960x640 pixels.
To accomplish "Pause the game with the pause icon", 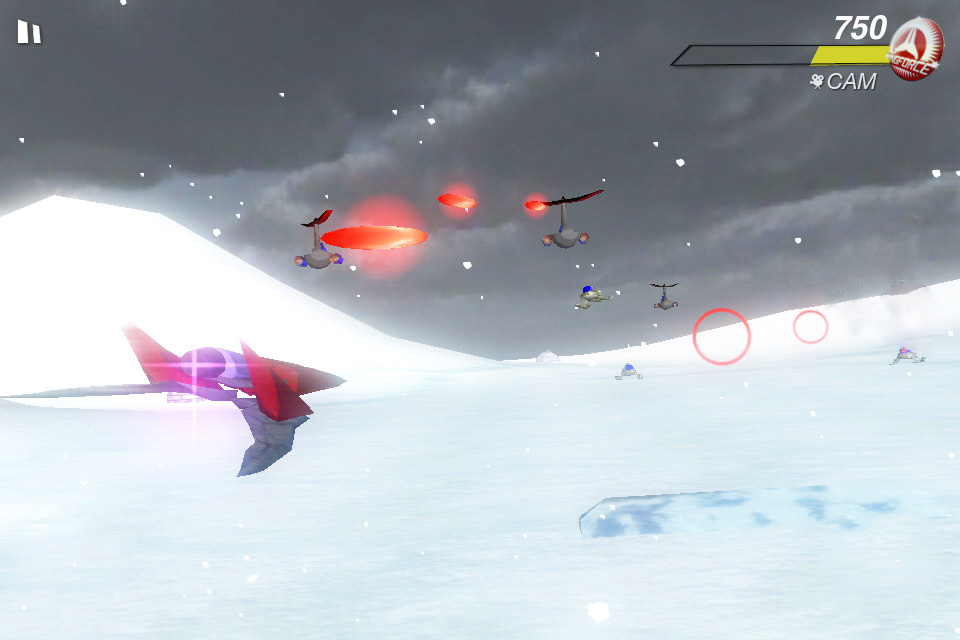I will [x=29, y=33].
